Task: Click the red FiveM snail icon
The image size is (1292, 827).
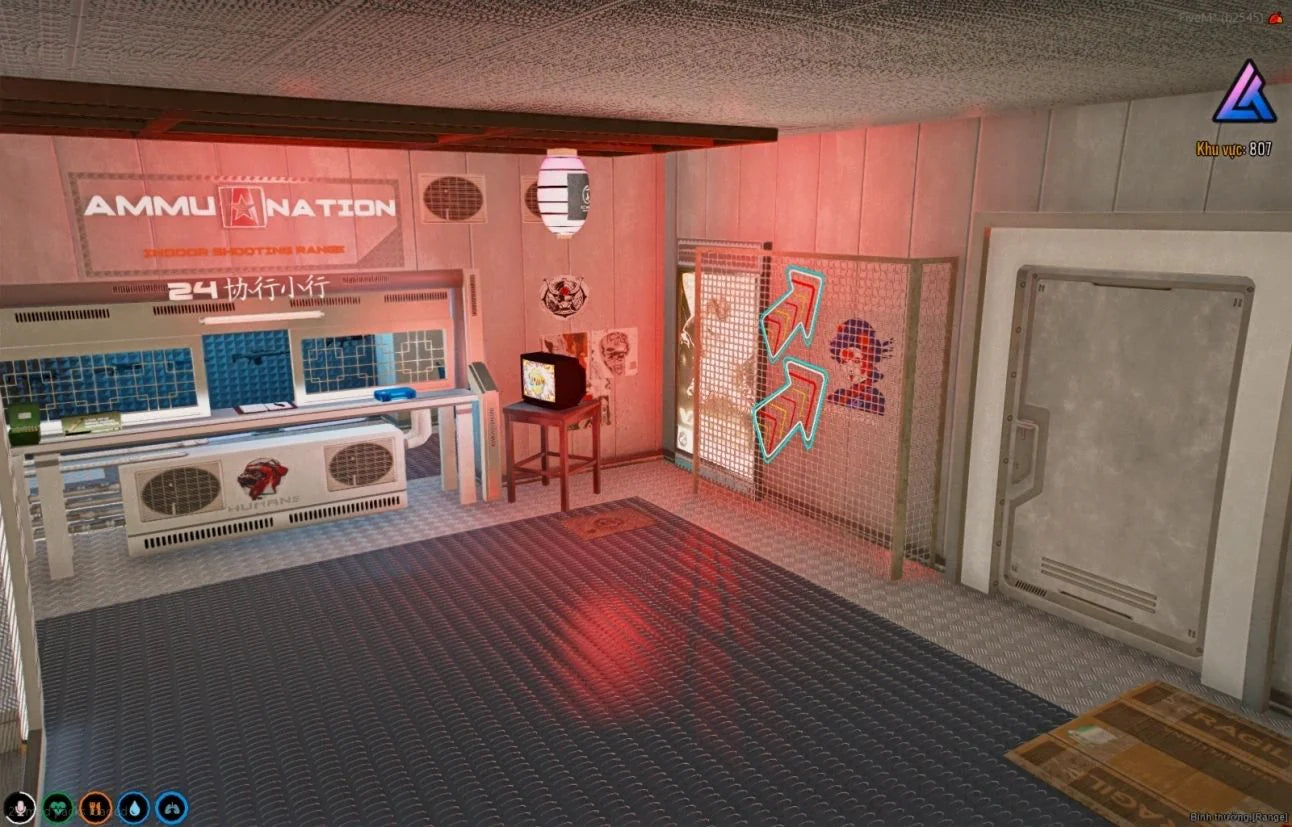Action: click(x=1275, y=17)
